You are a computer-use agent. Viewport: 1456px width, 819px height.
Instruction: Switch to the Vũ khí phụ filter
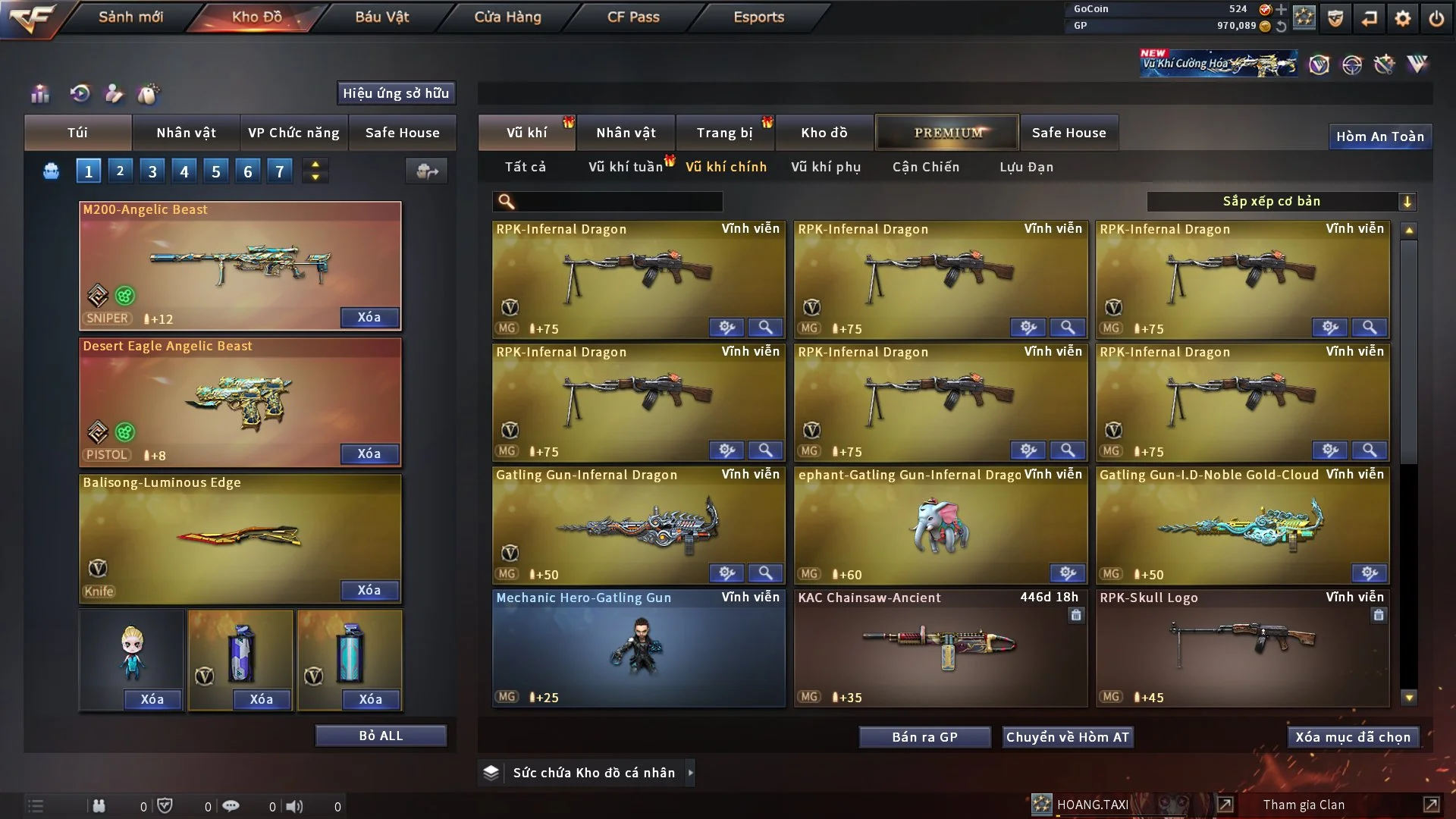tap(826, 167)
